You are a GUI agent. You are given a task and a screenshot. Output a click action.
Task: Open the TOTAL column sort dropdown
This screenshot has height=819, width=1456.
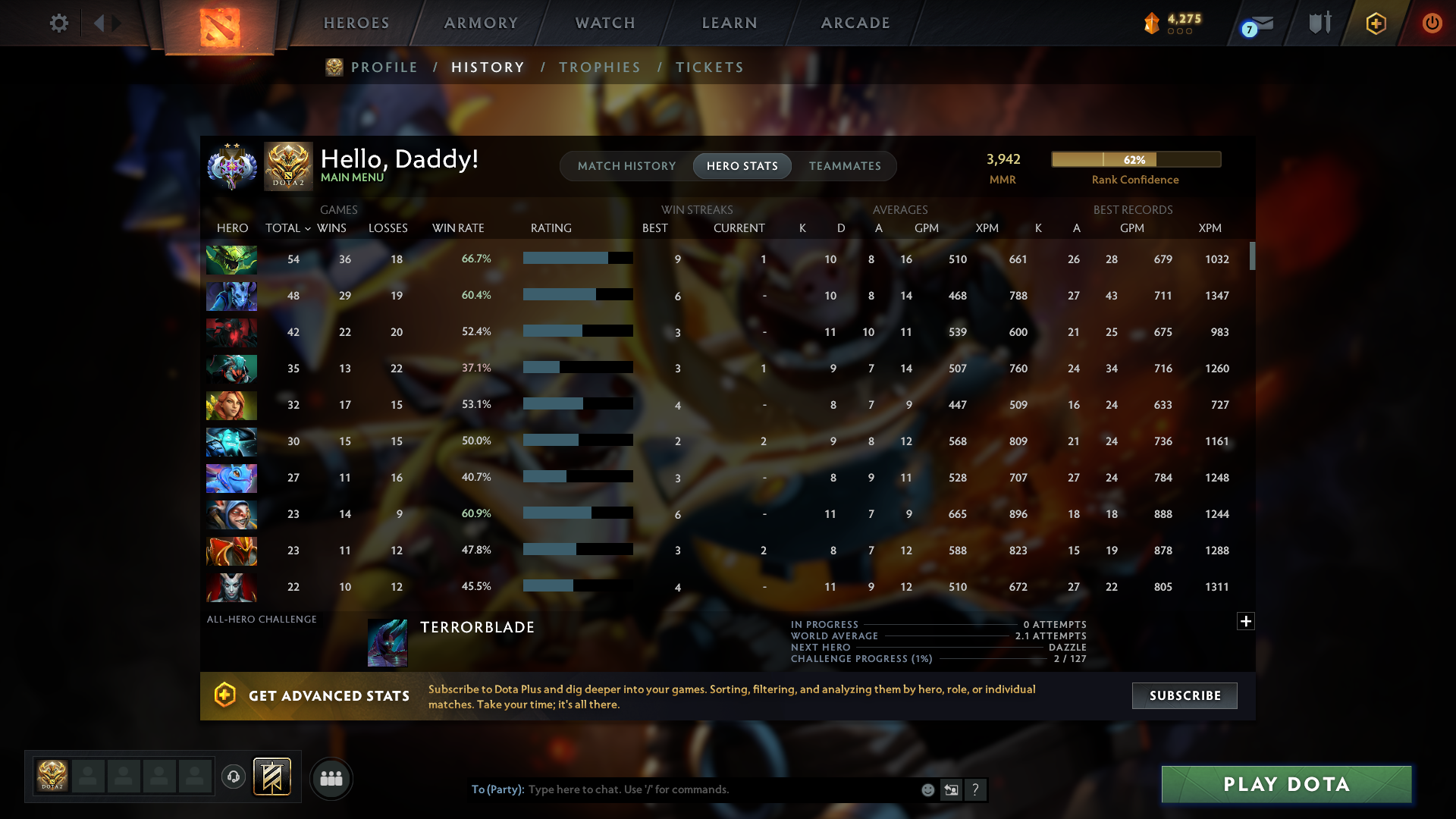pyautogui.click(x=287, y=227)
